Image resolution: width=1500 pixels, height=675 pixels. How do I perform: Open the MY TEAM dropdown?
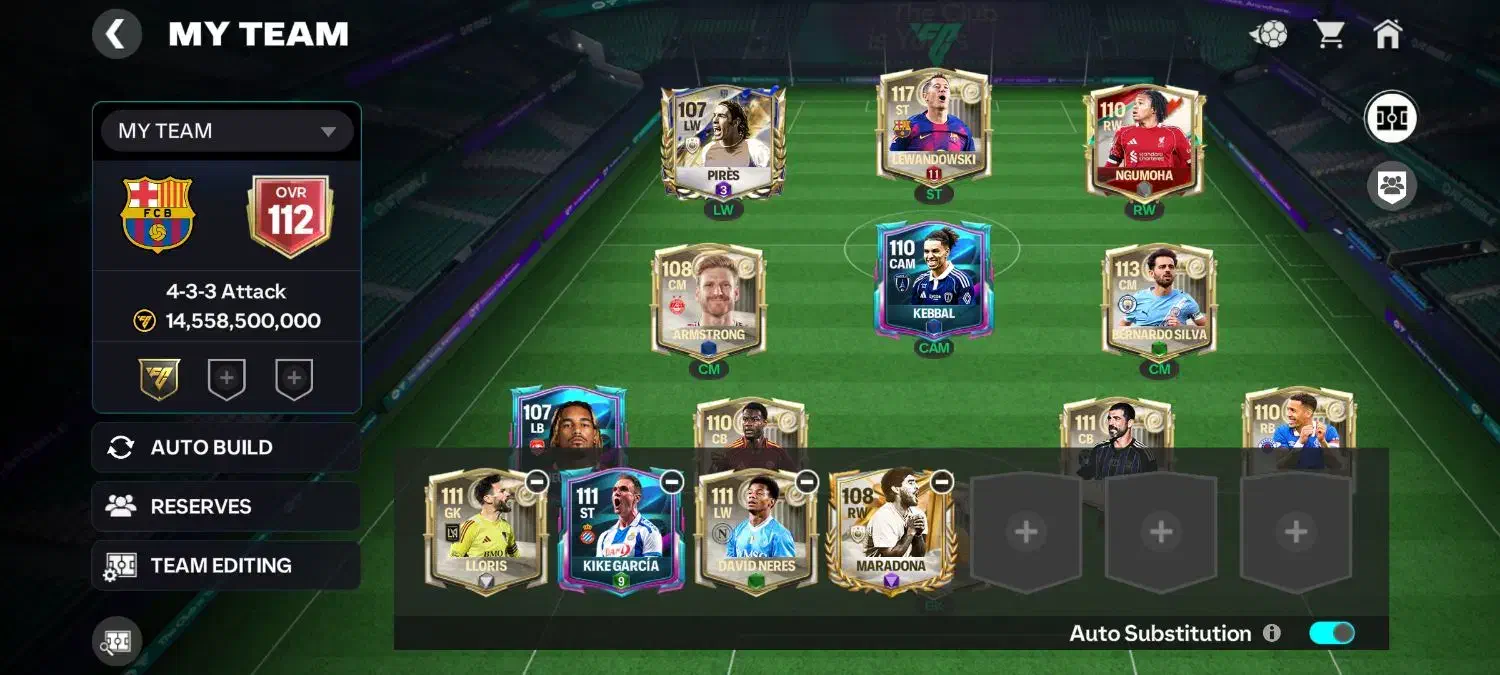coord(227,131)
